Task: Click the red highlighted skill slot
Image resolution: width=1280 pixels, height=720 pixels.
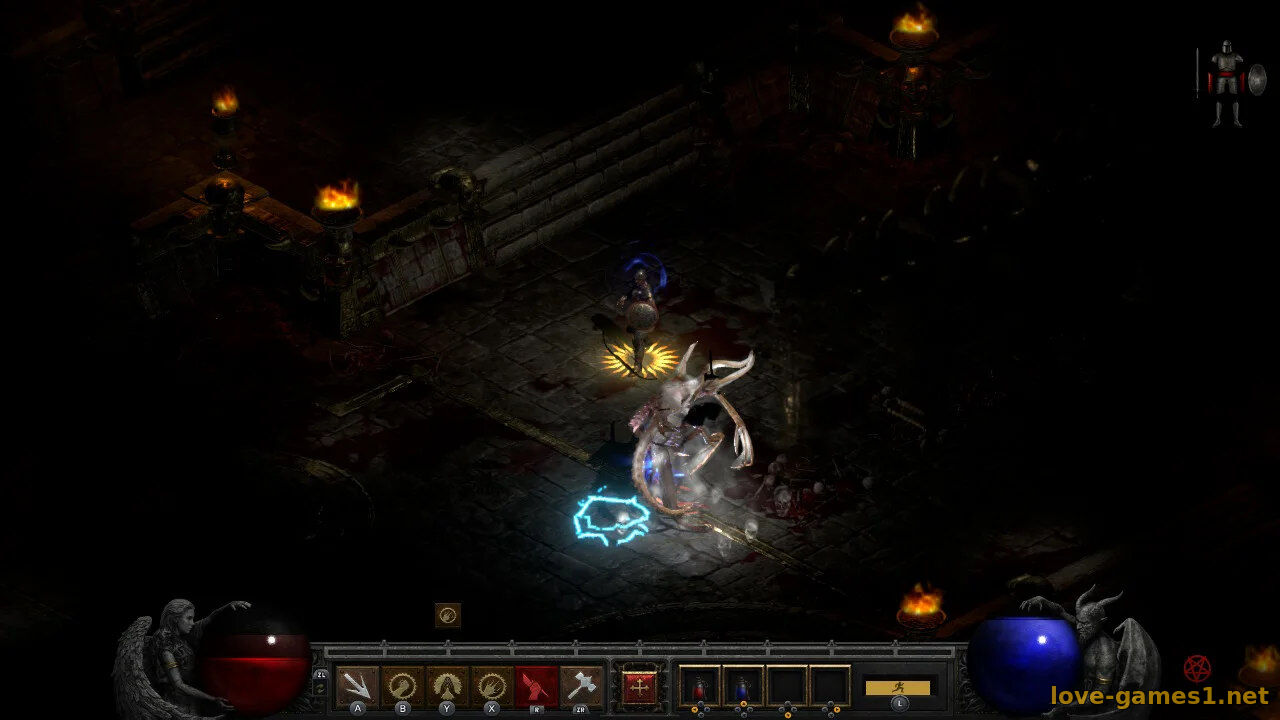Action: 537,686
